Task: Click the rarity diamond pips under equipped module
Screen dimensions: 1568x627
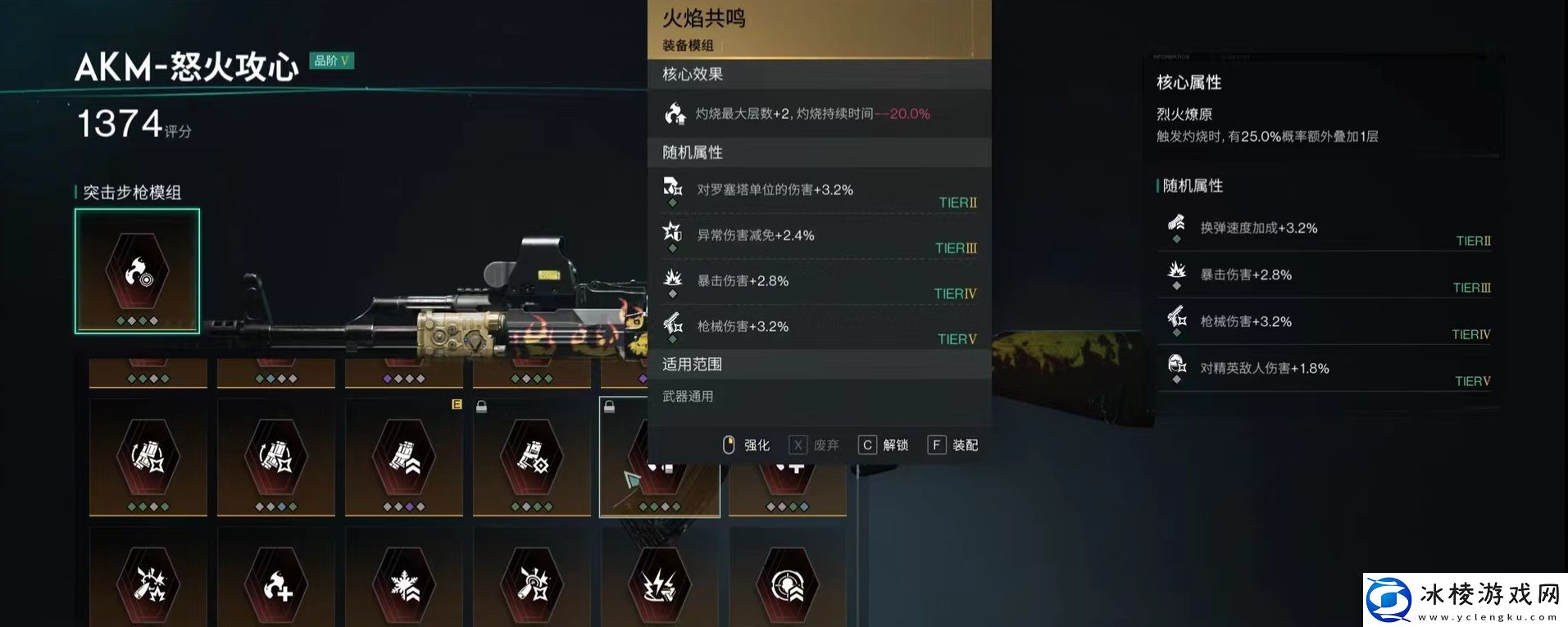Action: coord(138,321)
